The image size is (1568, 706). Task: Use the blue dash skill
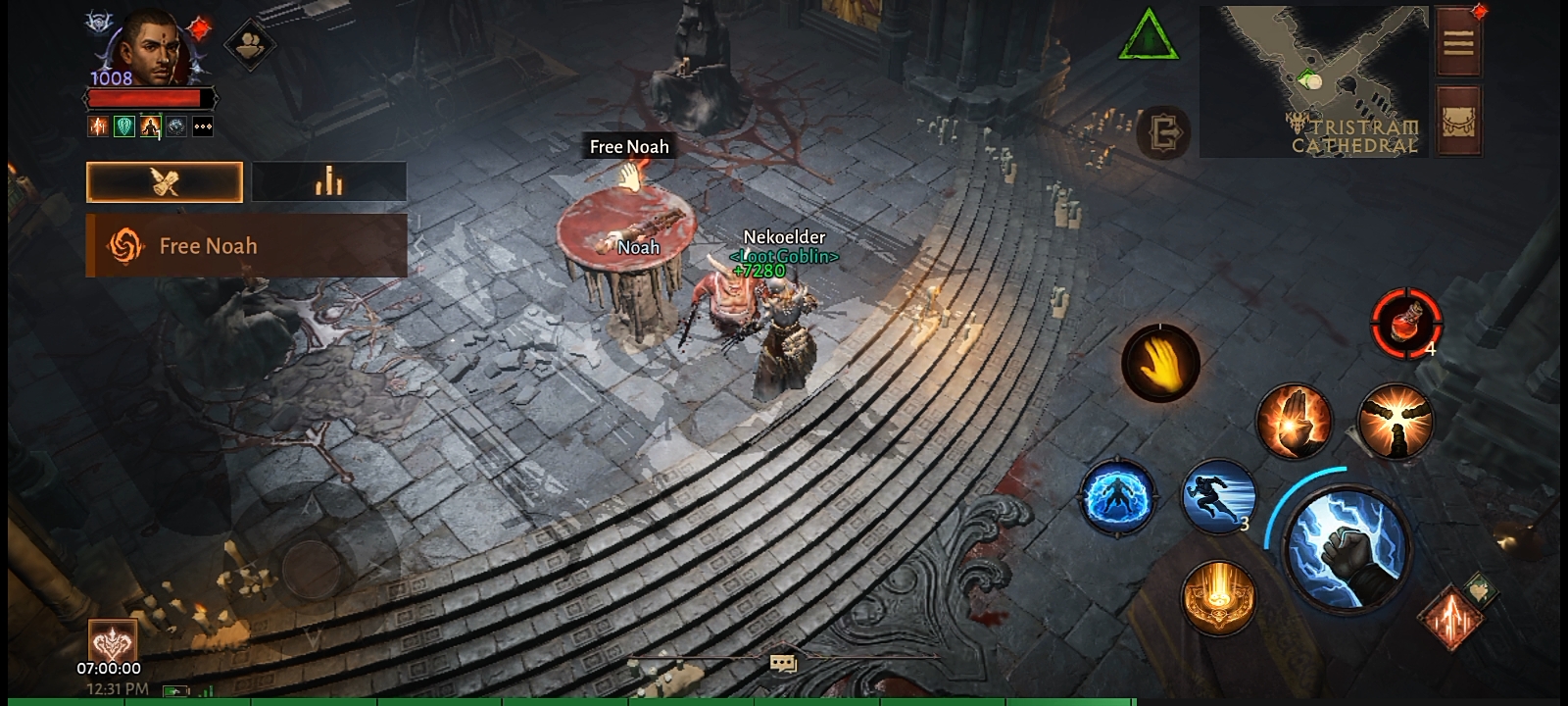pos(1219,496)
